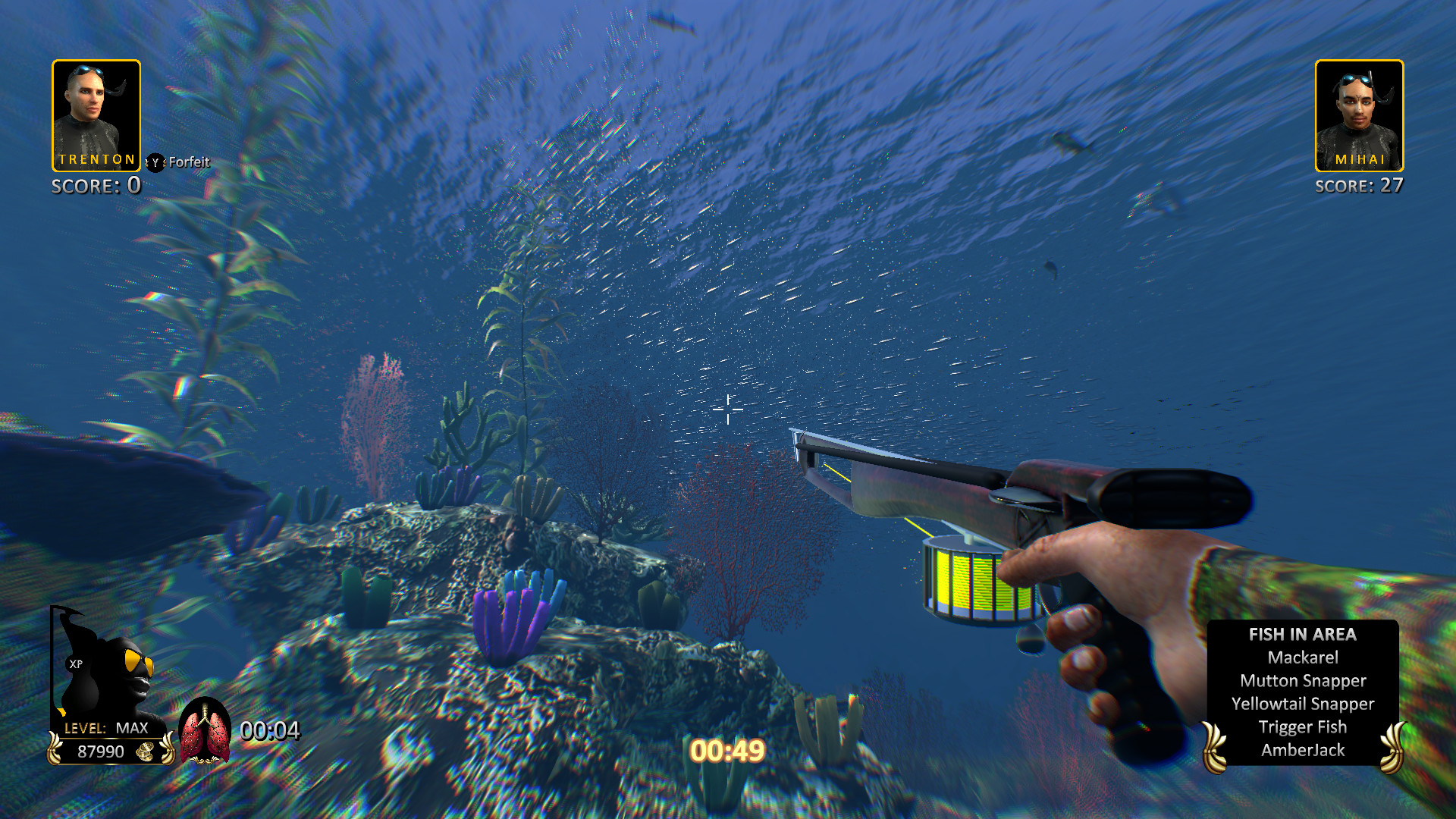Click the lungs oxygen indicator
Image resolution: width=1456 pixels, height=819 pixels.
click(205, 732)
